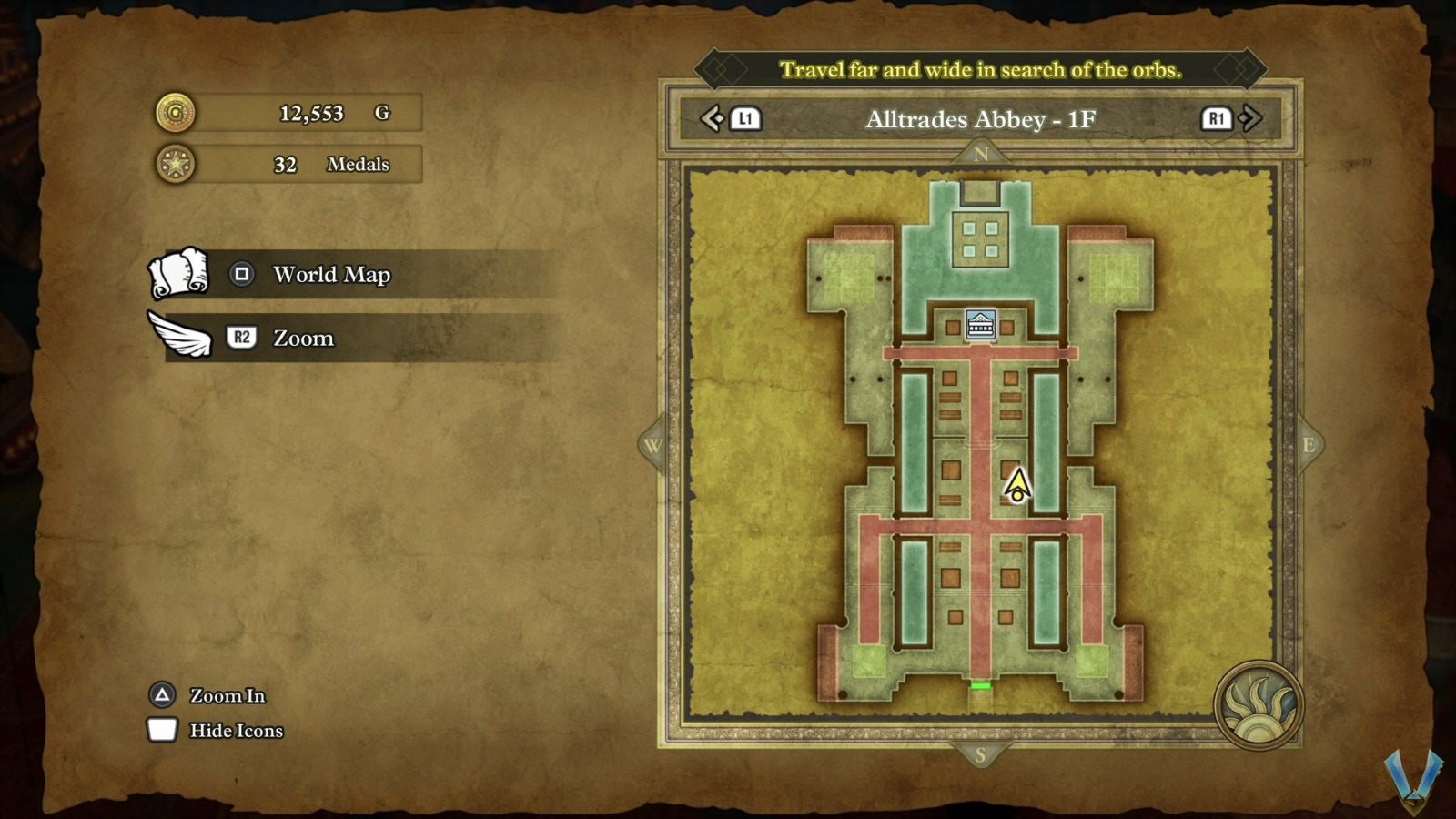
Task: Toggle the L1 shoulder button indicator
Action: (x=743, y=118)
